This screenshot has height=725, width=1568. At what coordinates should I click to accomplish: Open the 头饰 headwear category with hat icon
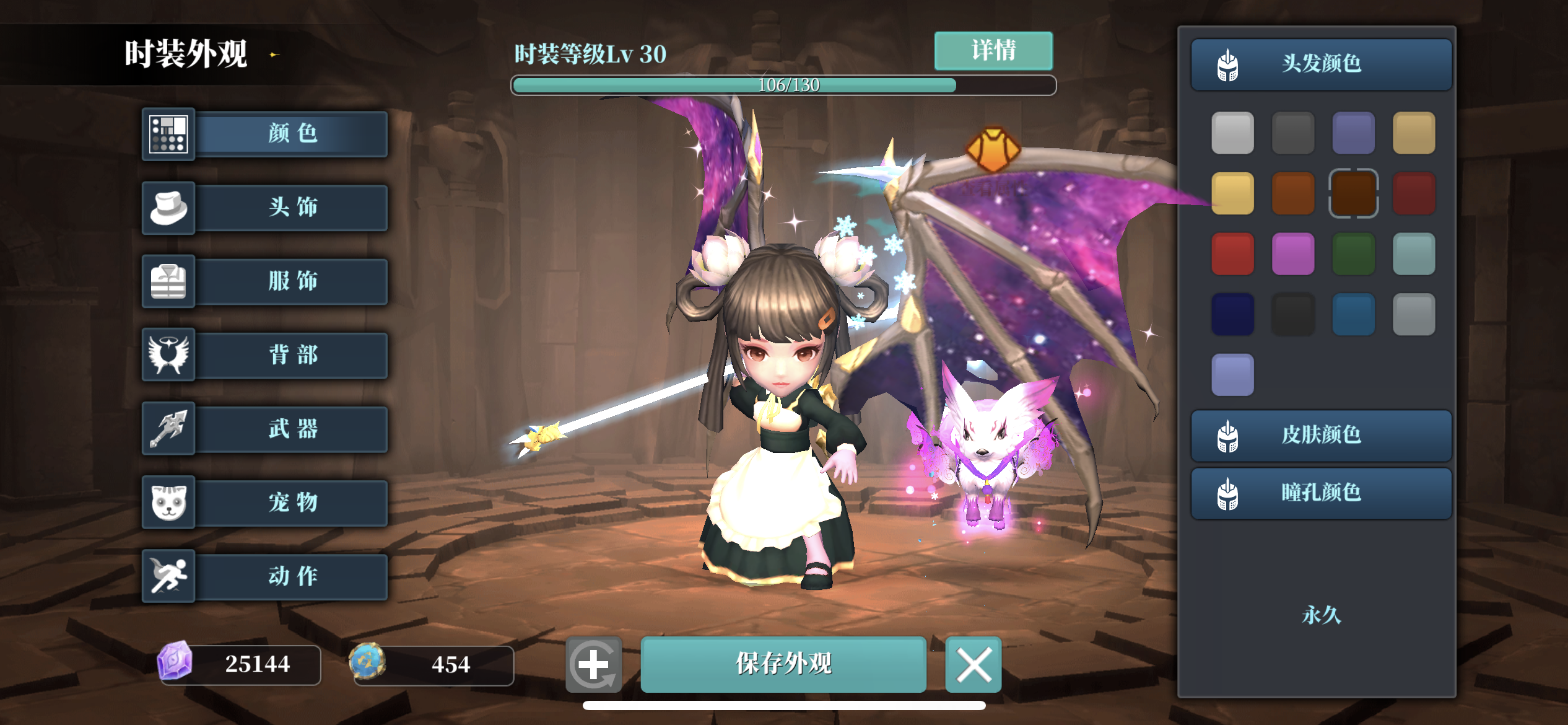click(x=168, y=208)
